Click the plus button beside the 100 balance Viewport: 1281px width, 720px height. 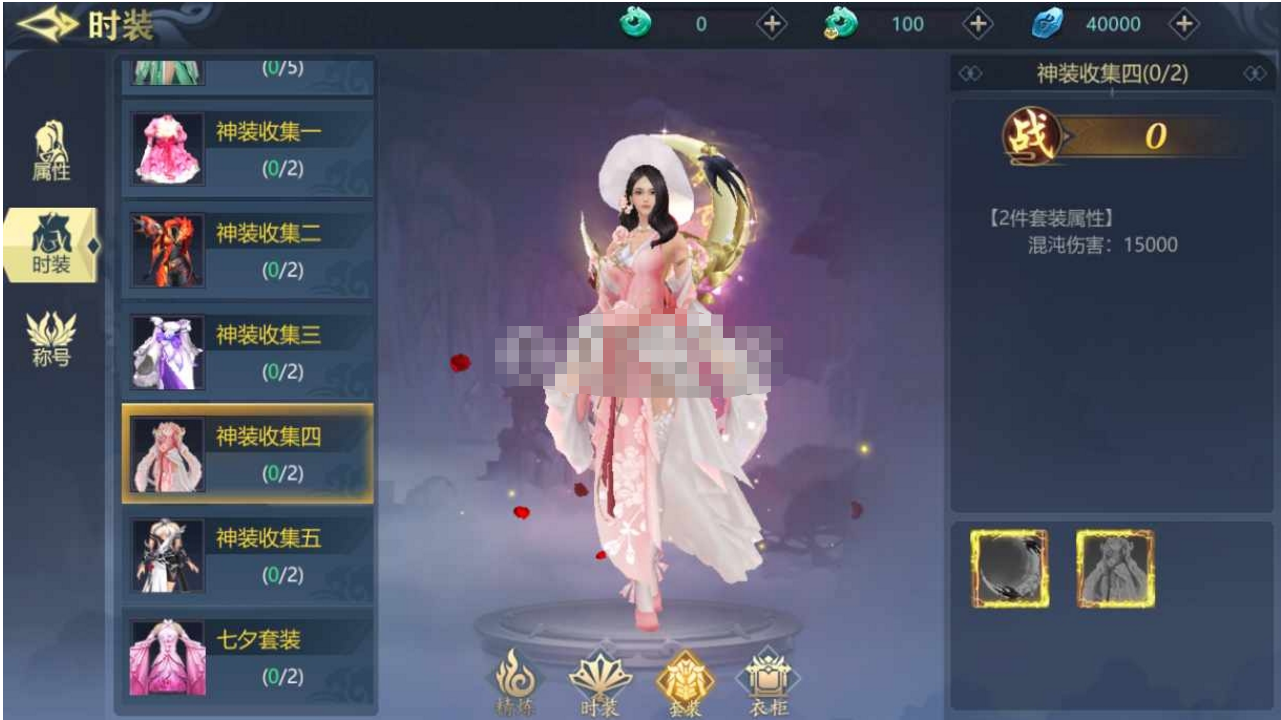click(x=977, y=25)
